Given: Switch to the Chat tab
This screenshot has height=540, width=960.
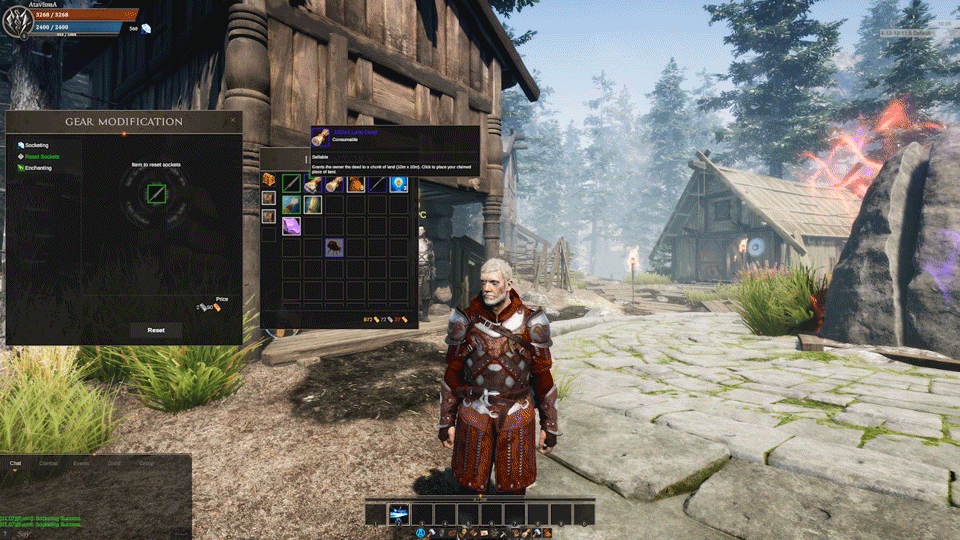Looking at the screenshot, I should [x=15, y=464].
